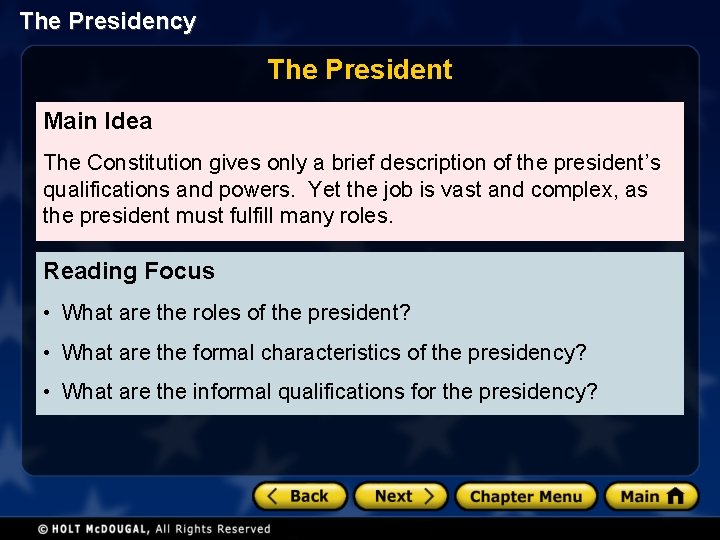Image resolution: width=720 pixels, height=540 pixels.
Task: Advance to the Next slide
Action: click(400, 496)
